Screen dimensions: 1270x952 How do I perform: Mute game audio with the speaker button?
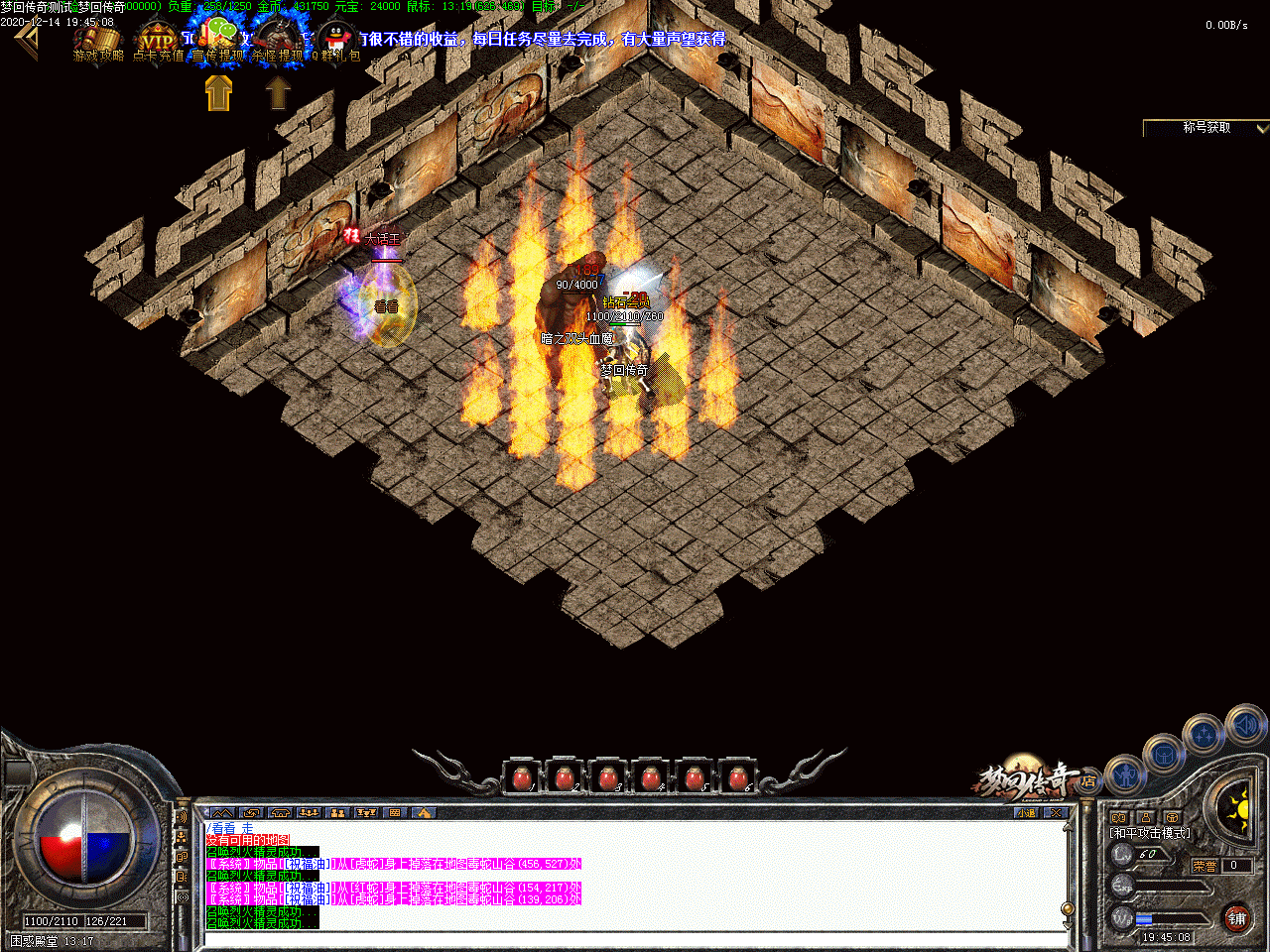pos(1245,725)
